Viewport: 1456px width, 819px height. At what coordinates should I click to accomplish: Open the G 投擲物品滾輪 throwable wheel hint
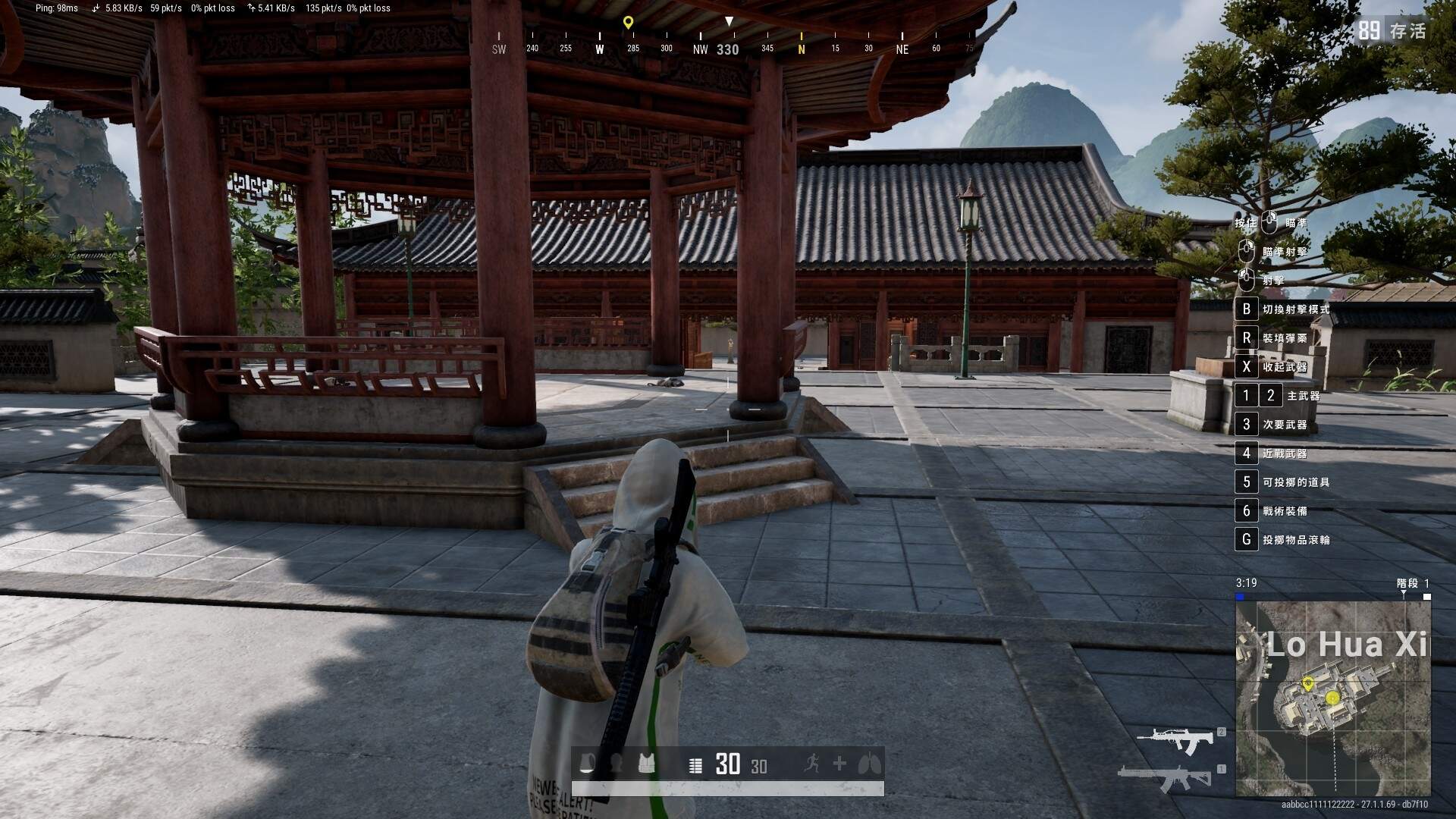(1246, 539)
